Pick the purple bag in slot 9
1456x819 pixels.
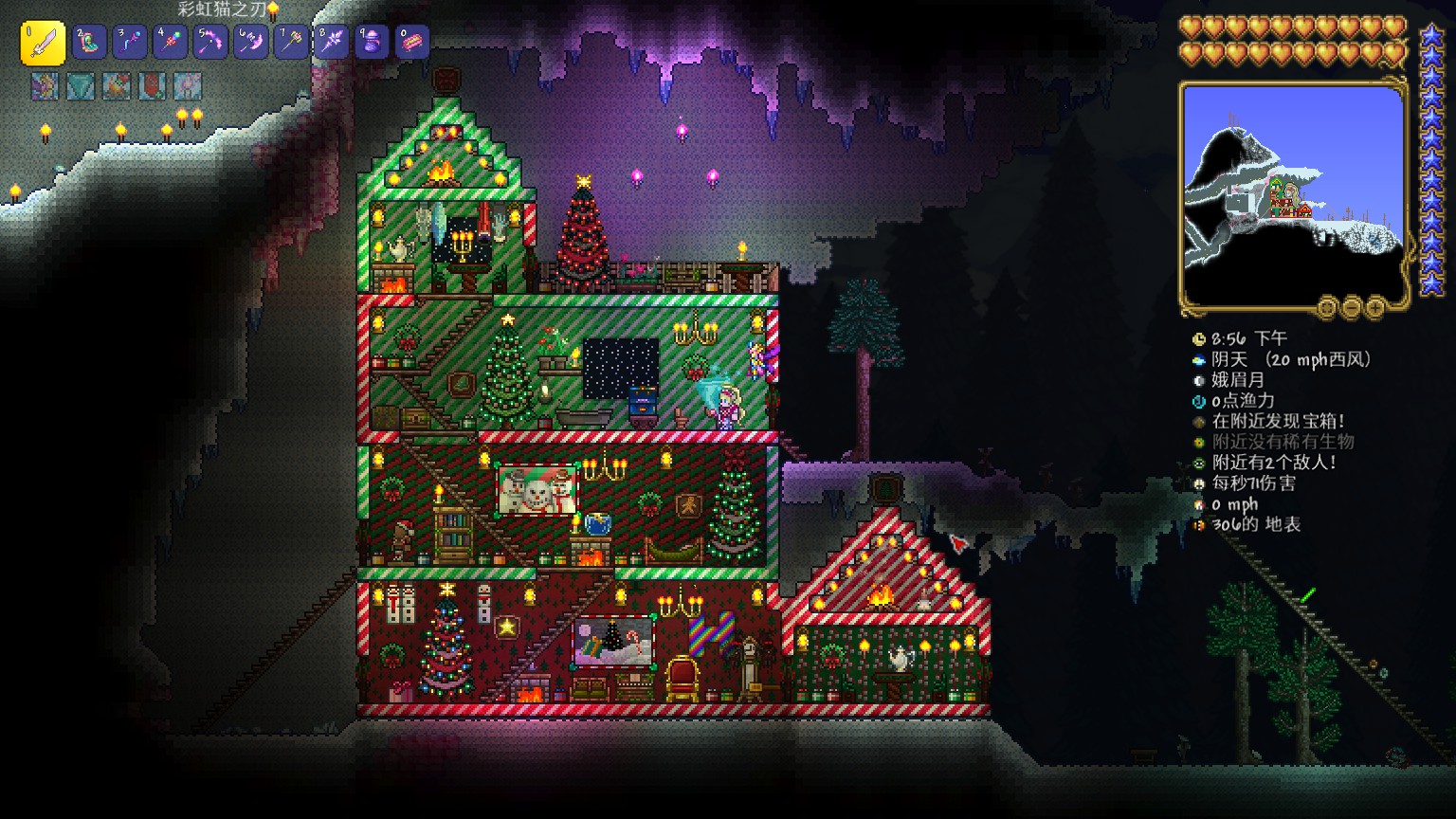point(372,42)
